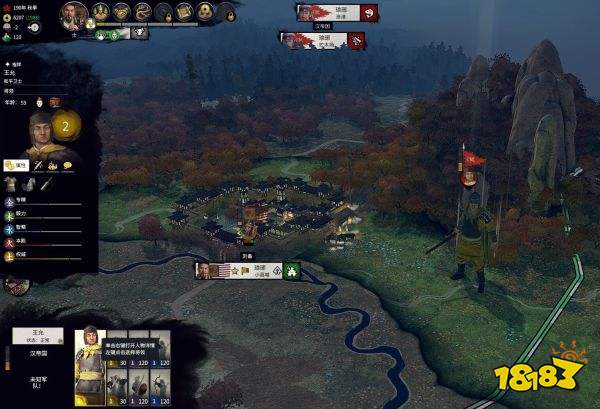
Task: Open the faction leader portrait in top bar
Action: pyautogui.click(x=72, y=13)
